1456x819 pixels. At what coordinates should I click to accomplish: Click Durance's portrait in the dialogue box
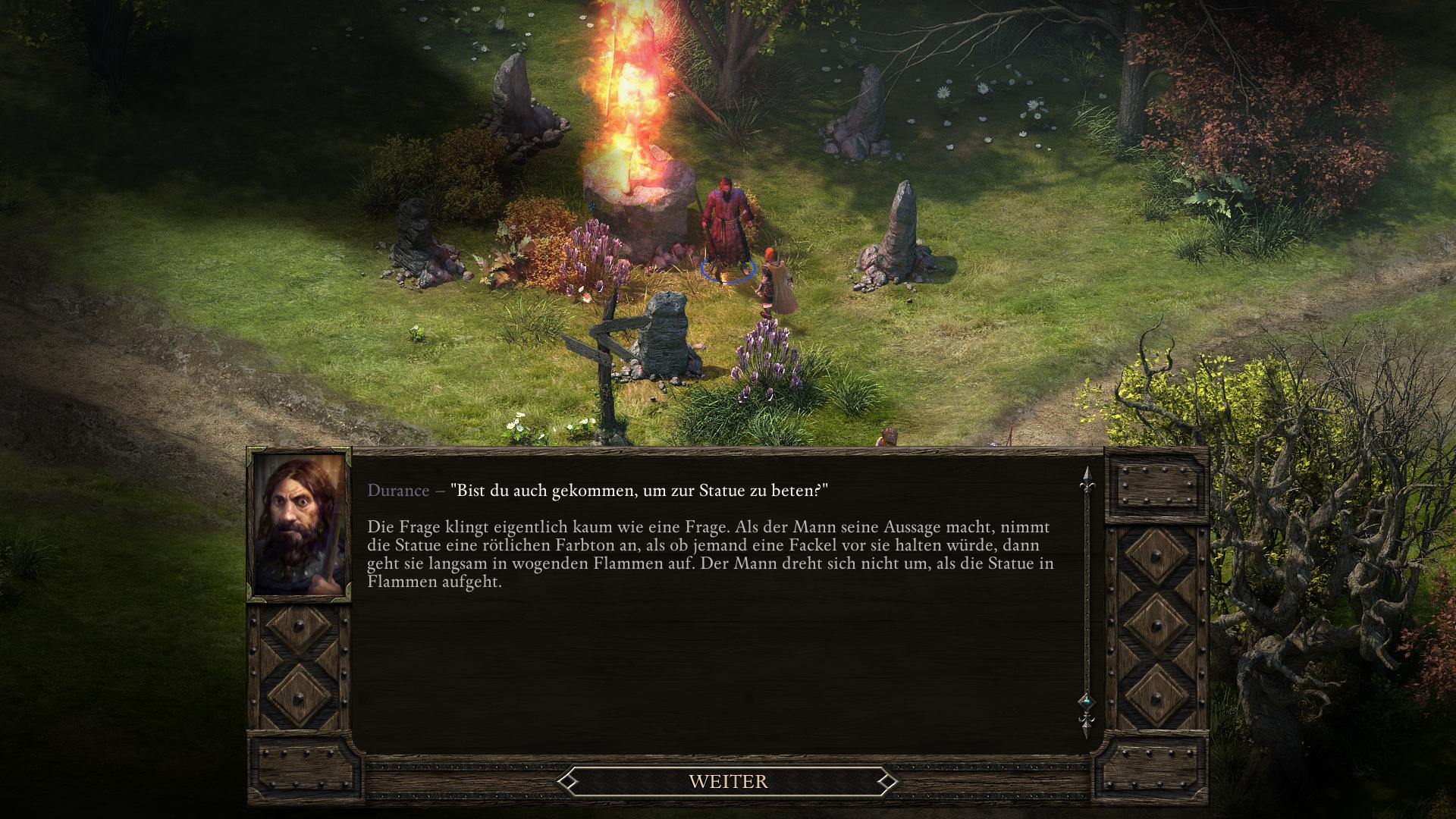300,525
